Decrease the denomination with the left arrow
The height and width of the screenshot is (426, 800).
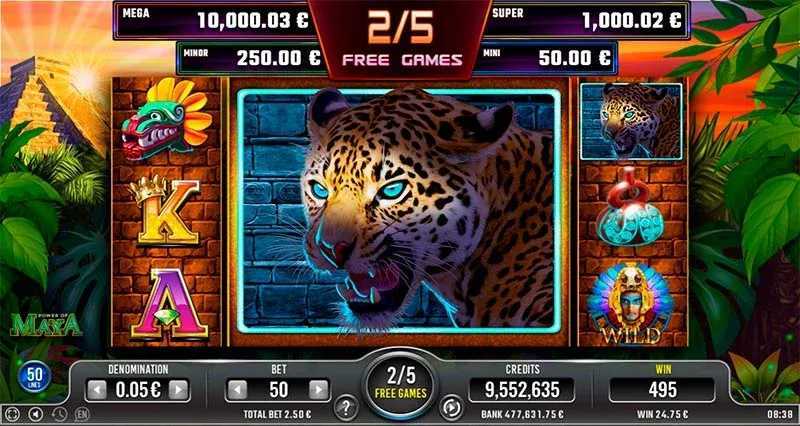(97, 389)
